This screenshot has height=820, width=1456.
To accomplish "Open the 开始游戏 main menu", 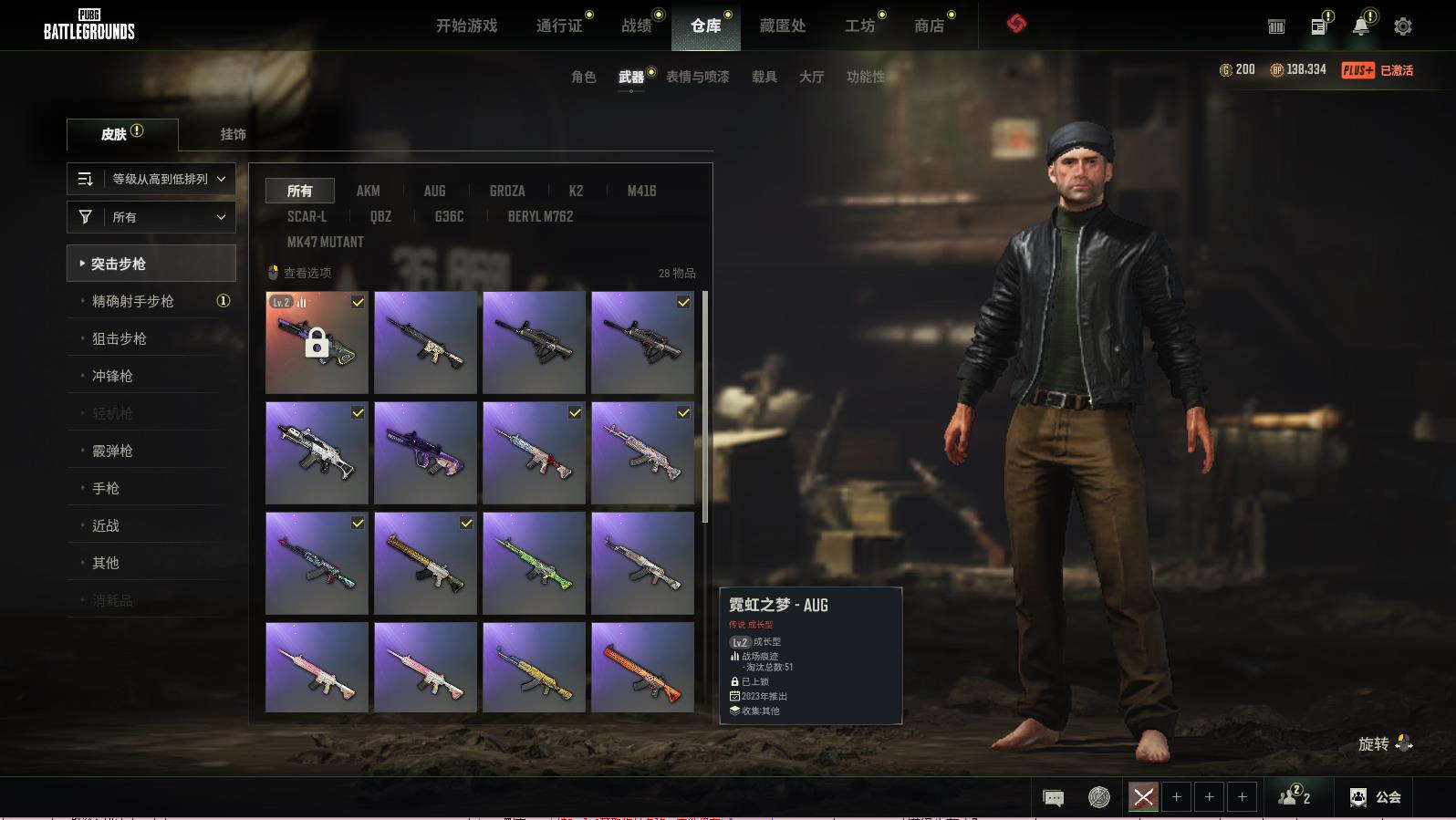I will [466, 26].
